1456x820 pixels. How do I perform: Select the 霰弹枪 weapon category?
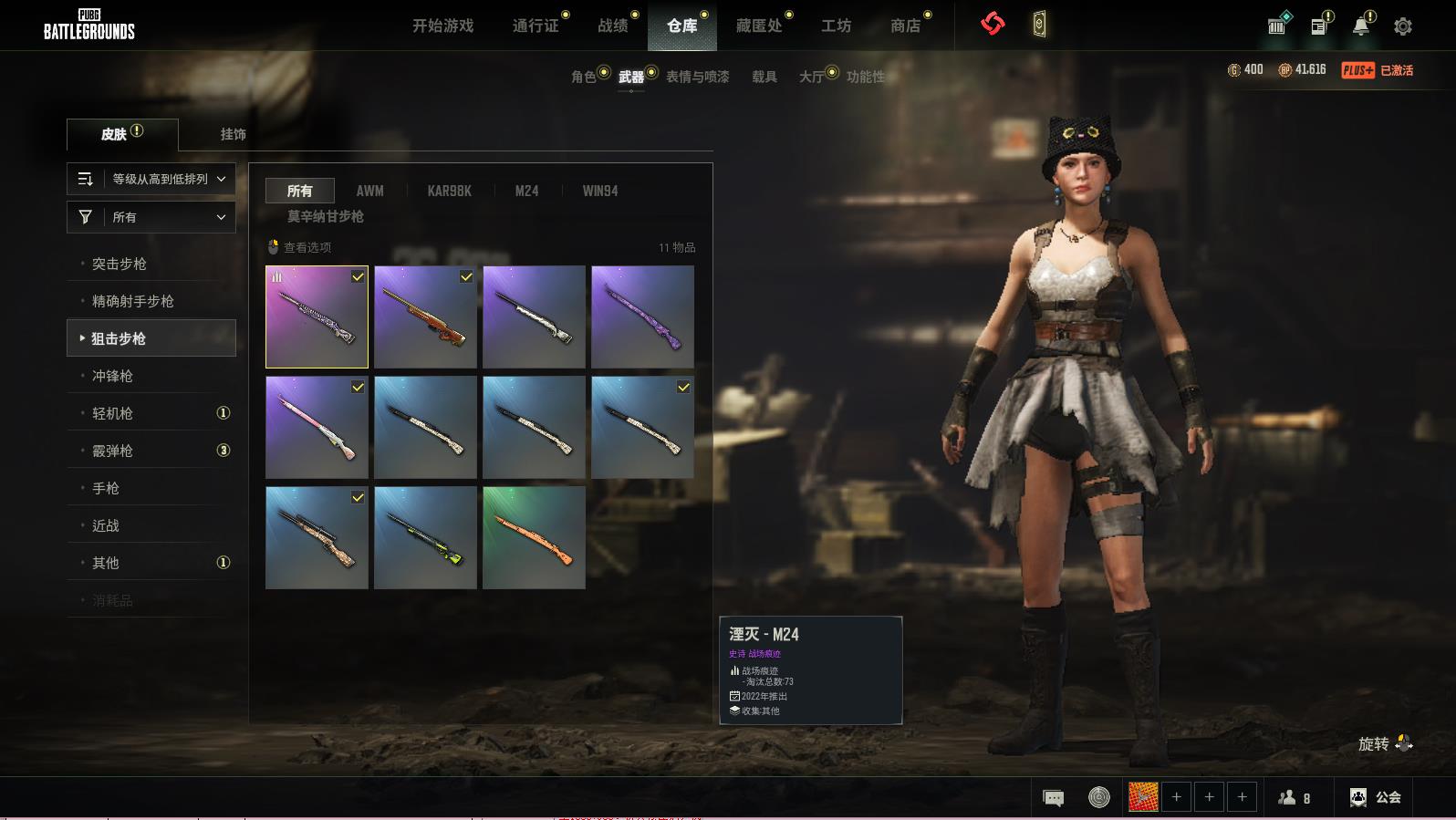(113, 451)
